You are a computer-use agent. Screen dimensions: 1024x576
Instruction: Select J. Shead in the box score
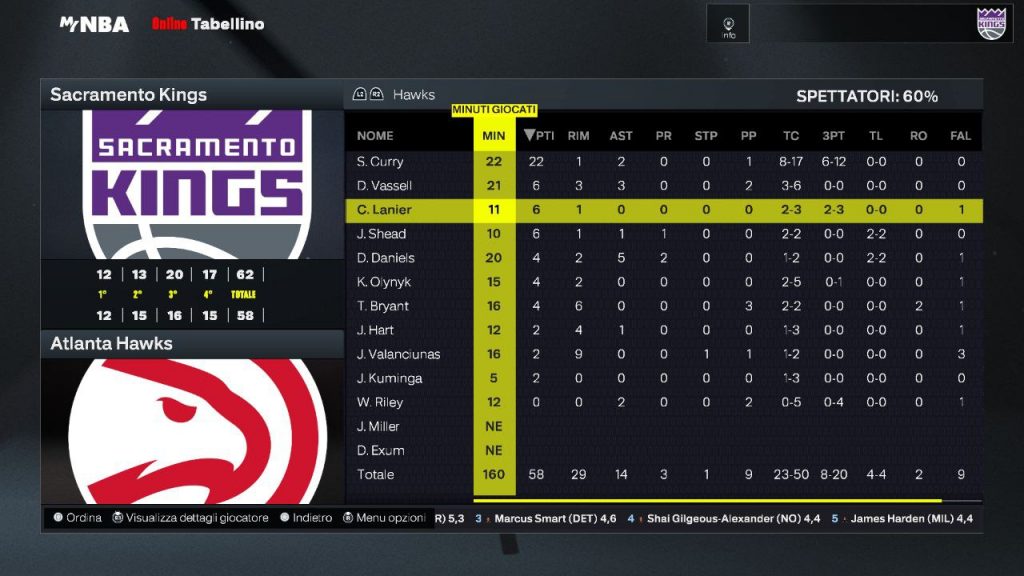click(x=381, y=234)
